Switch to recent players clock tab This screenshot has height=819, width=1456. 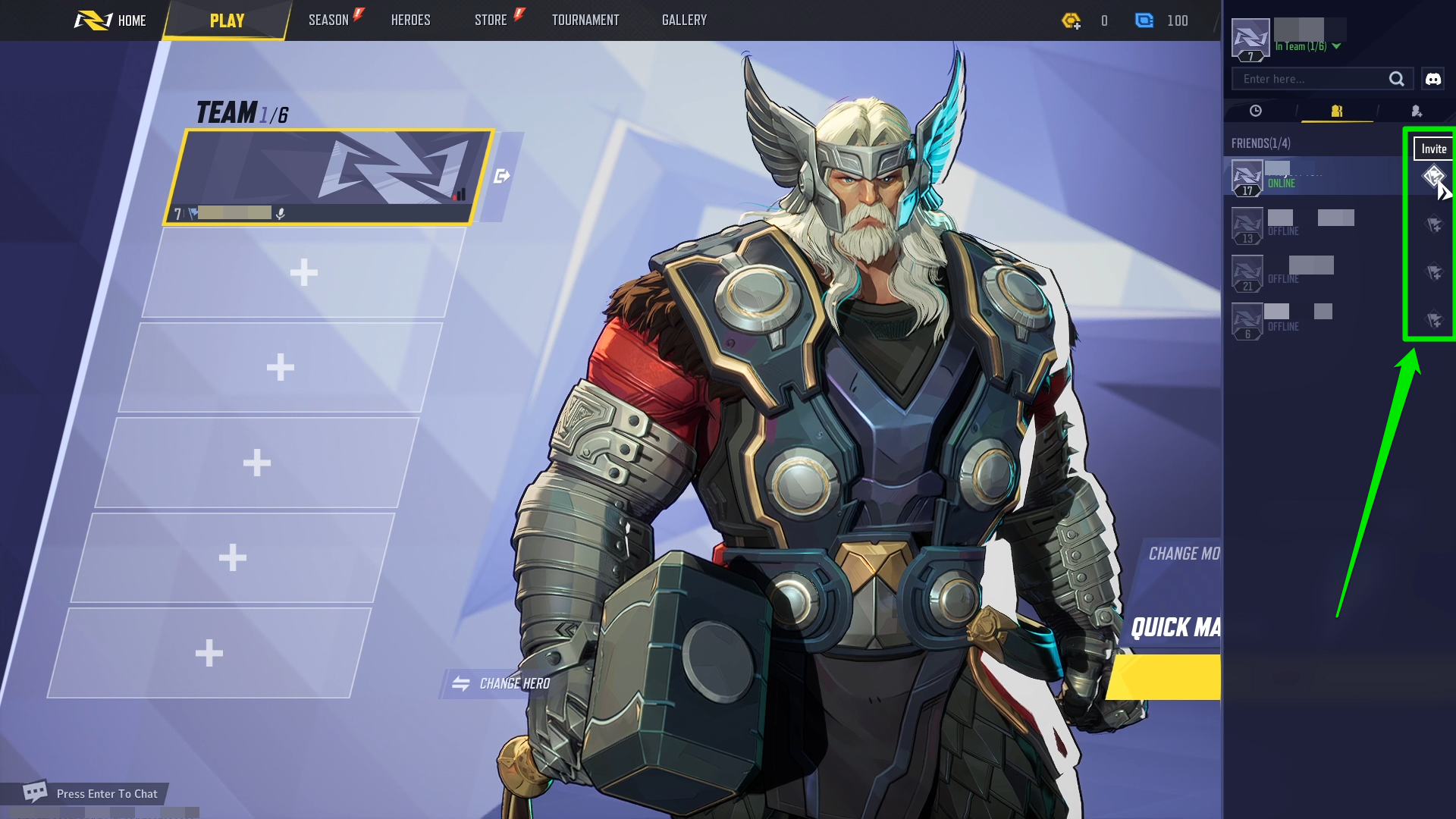[x=1256, y=111]
